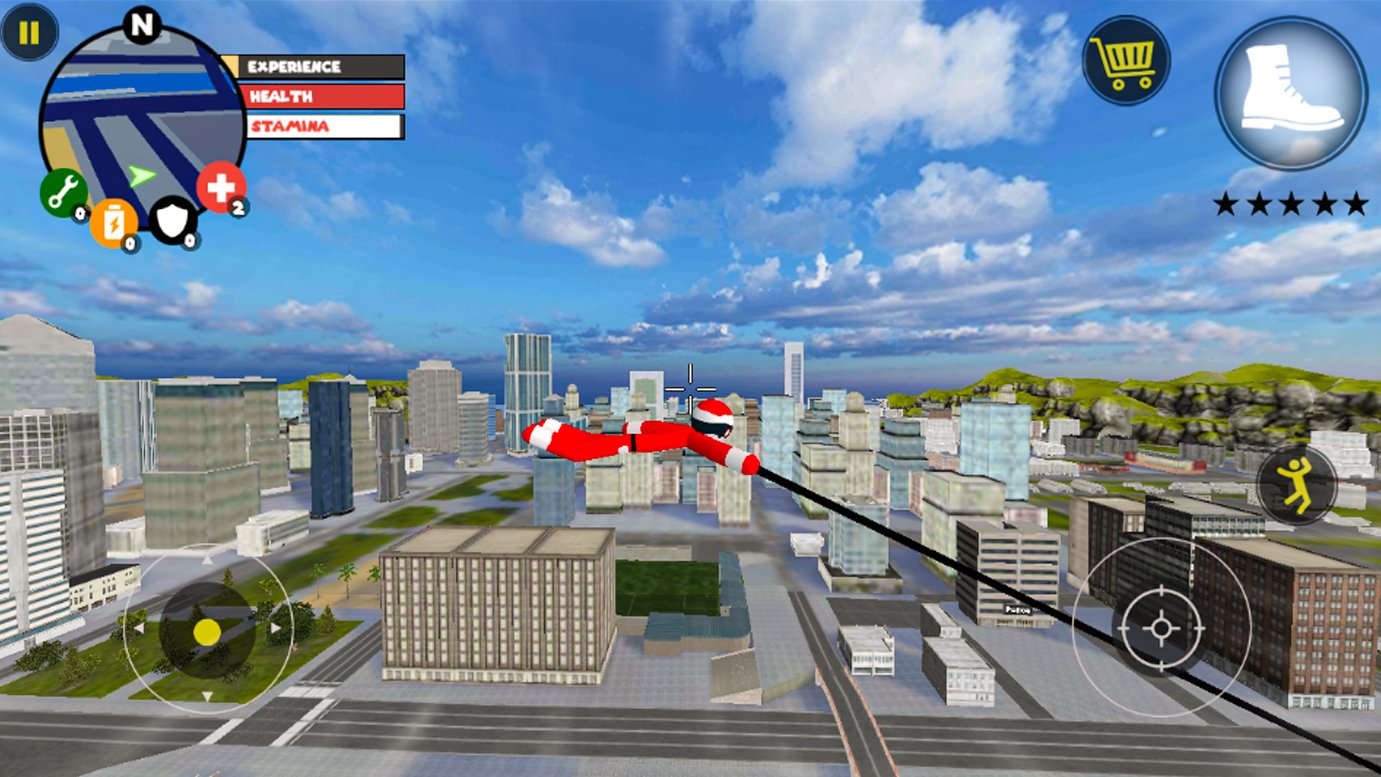
Task: Open the shop via shopping cart icon
Action: coord(1127,61)
